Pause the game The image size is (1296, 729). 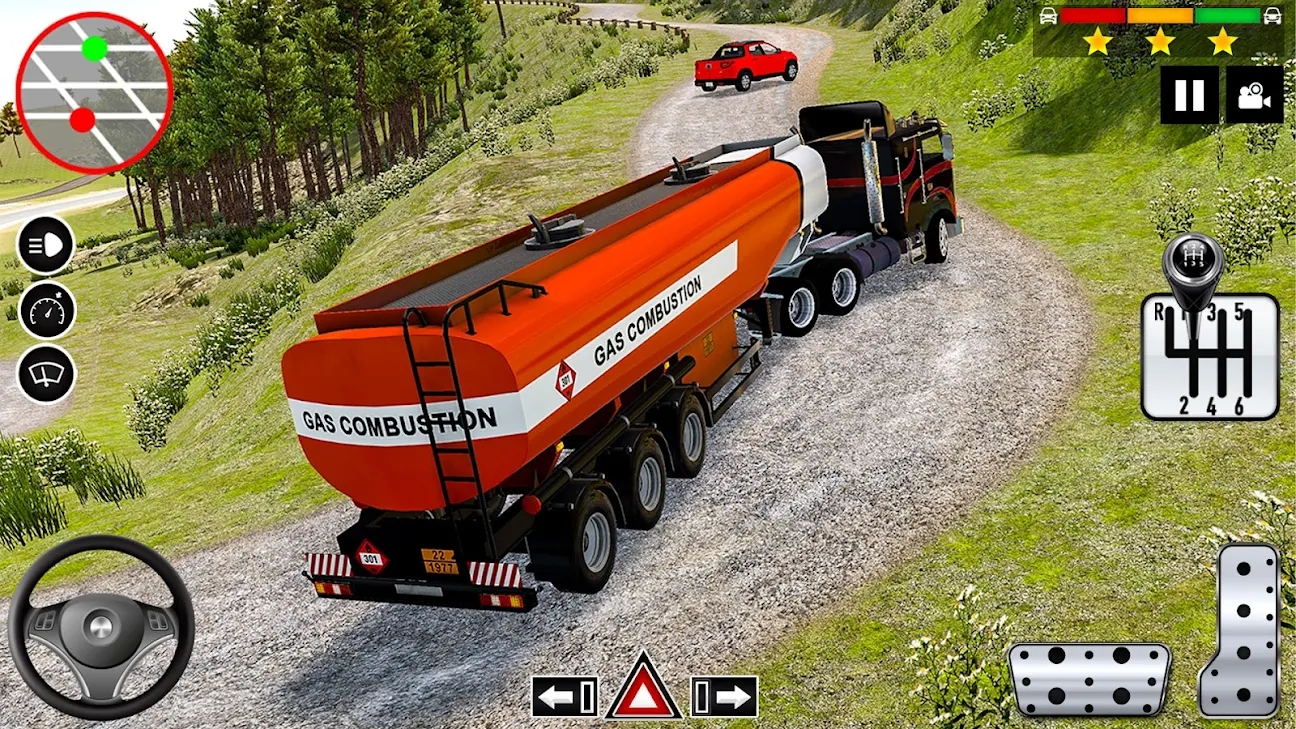tap(1189, 95)
